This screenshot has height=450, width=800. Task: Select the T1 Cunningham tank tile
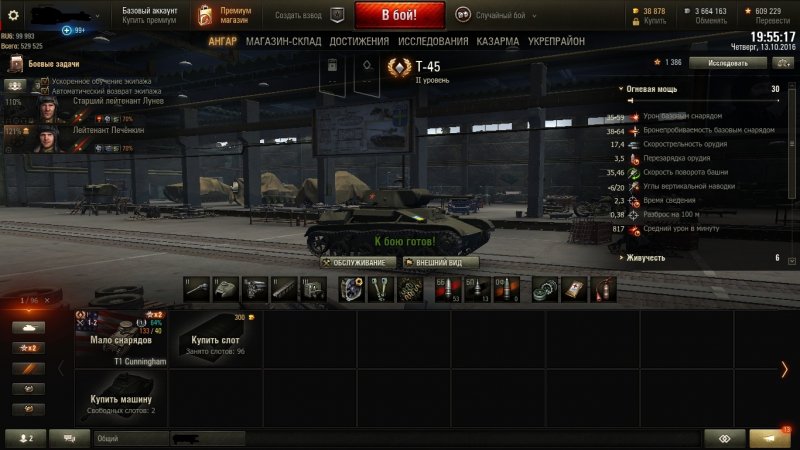(x=121, y=339)
